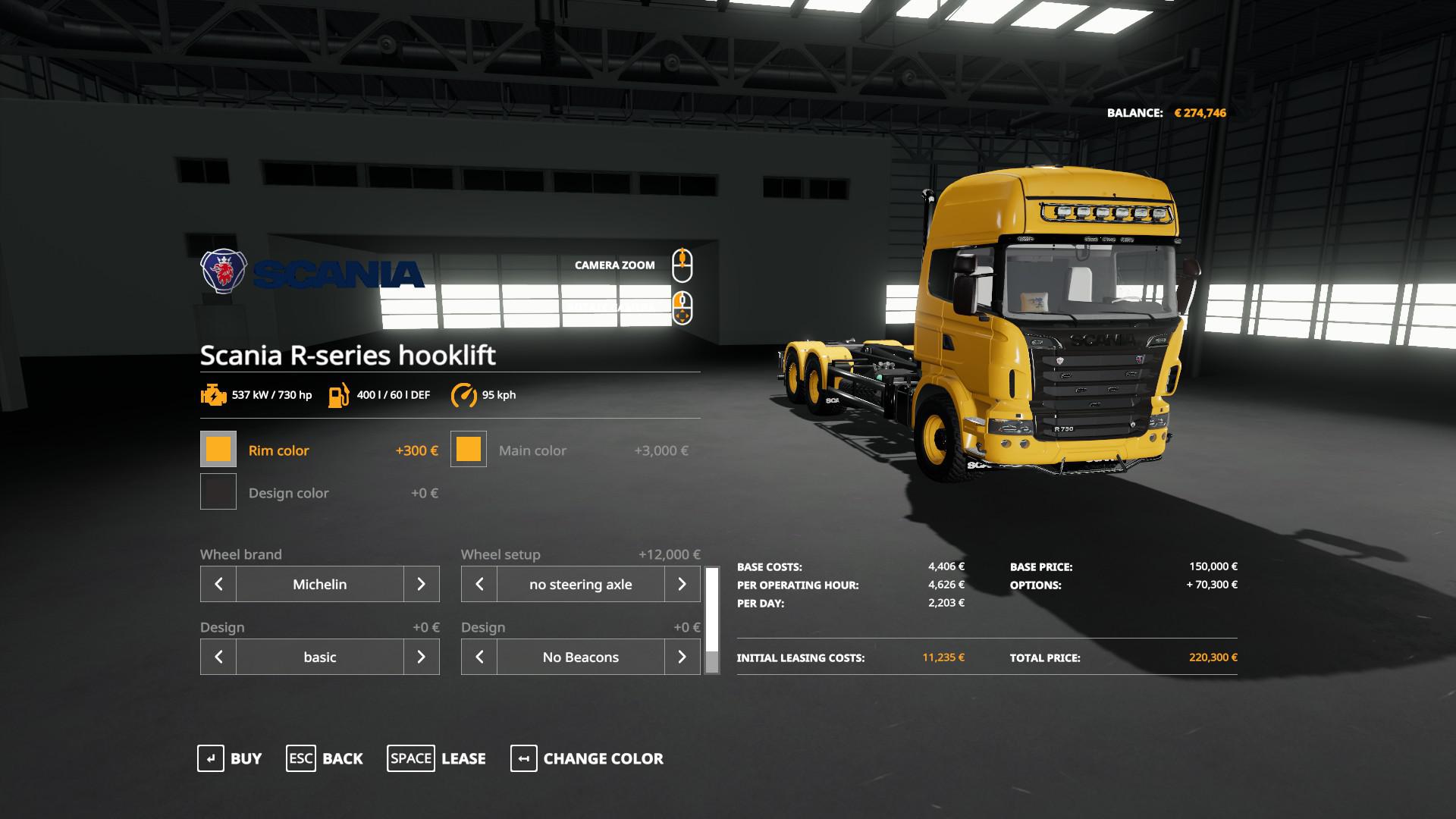Switch to previous wheel brand before Michelin

pyautogui.click(x=218, y=584)
